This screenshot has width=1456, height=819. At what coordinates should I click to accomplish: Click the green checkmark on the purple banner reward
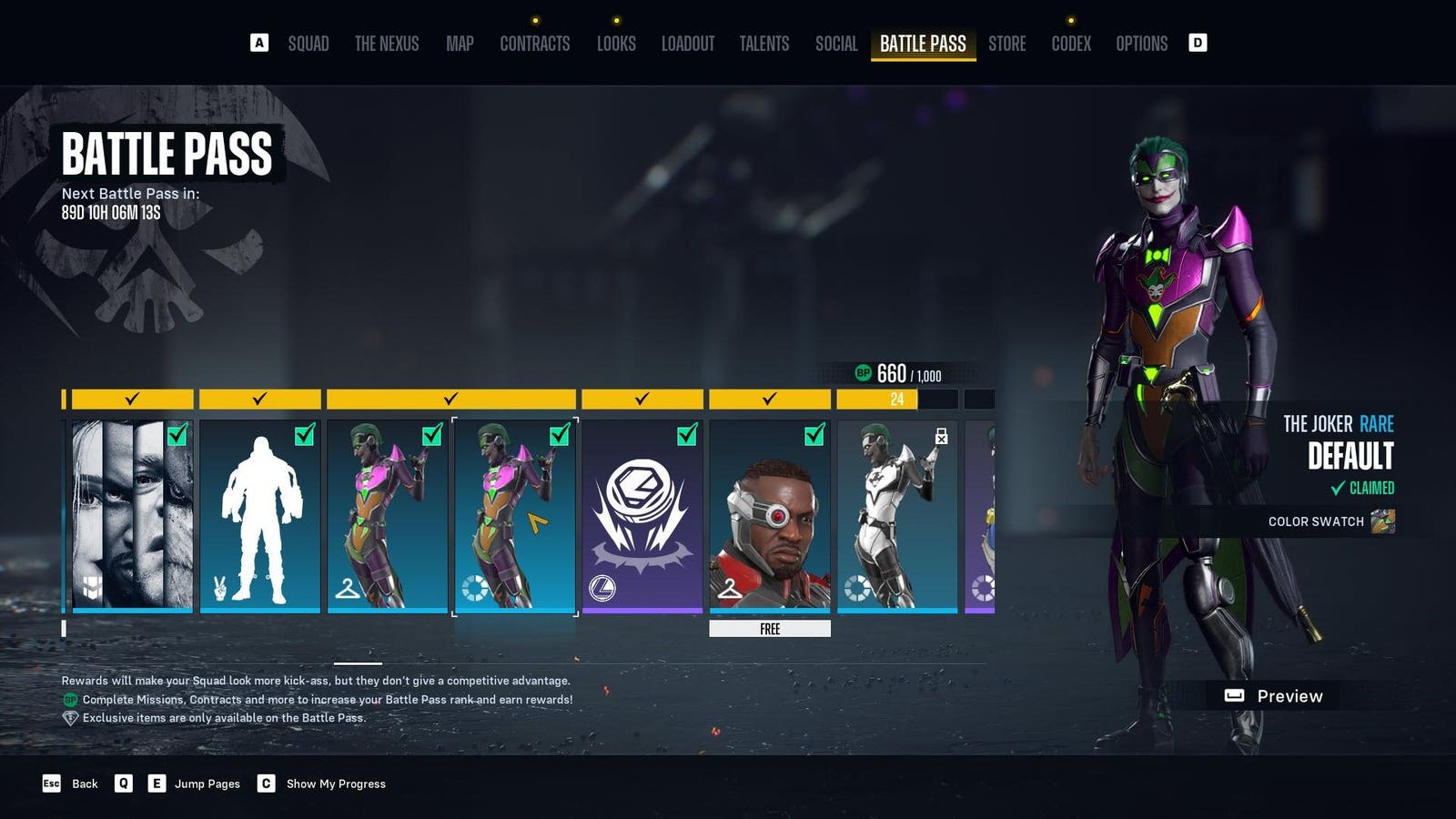pyautogui.click(x=684, y=434)
